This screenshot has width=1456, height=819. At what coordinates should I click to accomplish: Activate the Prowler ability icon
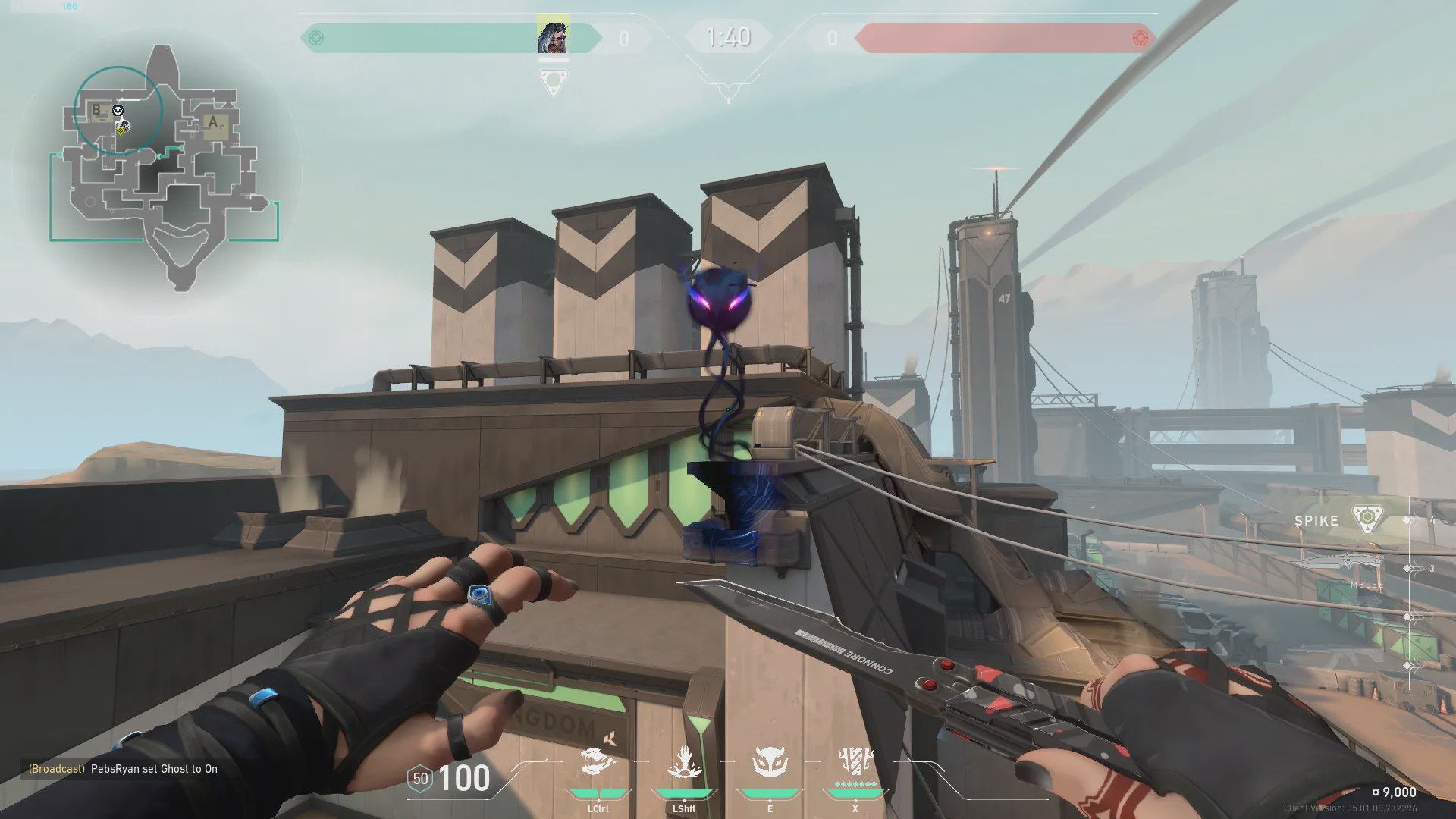(598, 763)
